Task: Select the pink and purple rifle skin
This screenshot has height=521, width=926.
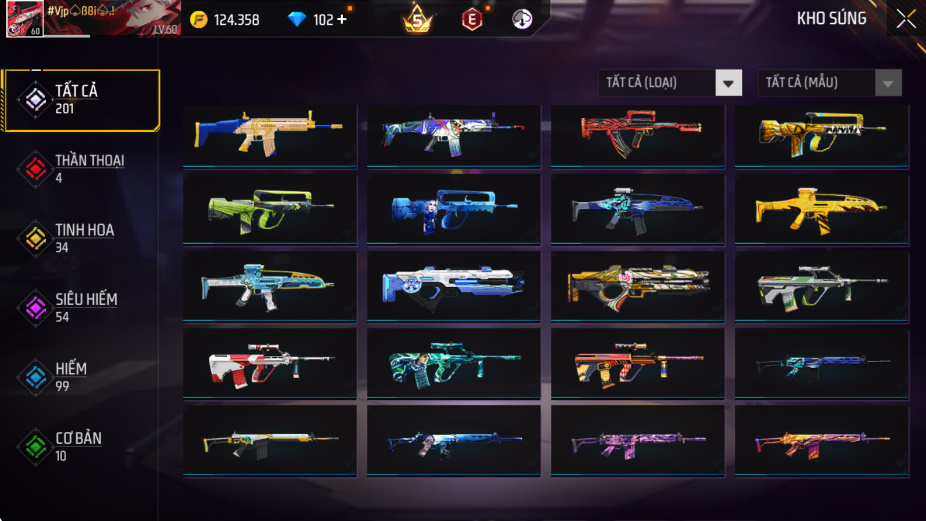Action: (x=638, y=441)
